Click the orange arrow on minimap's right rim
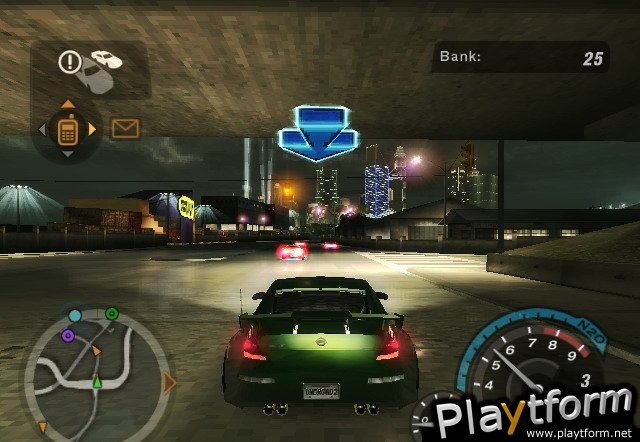Screen dimensions: 640x442 point(169,382)
